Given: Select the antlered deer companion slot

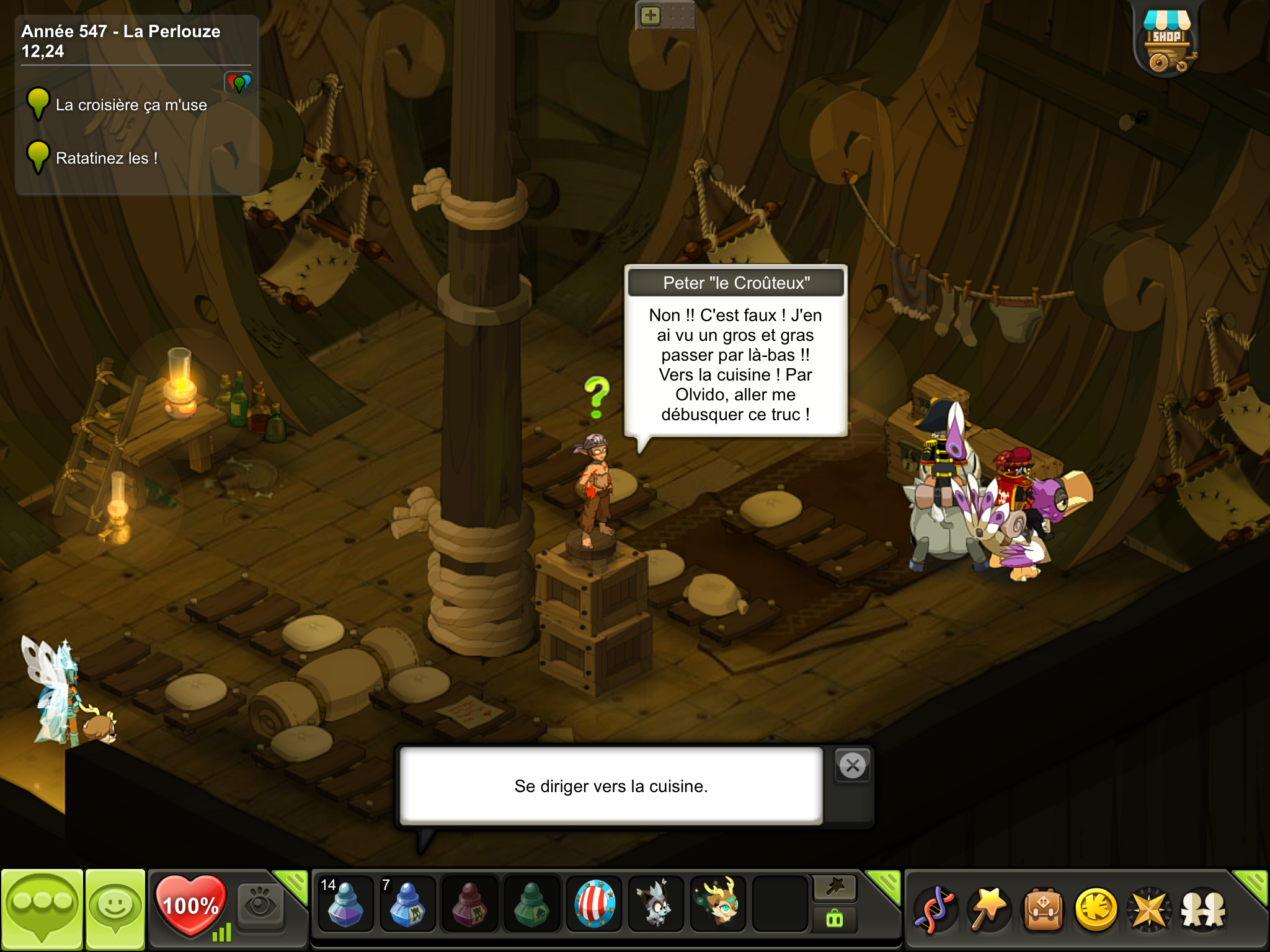Looking at the screenshot, I should pos(718,905).
